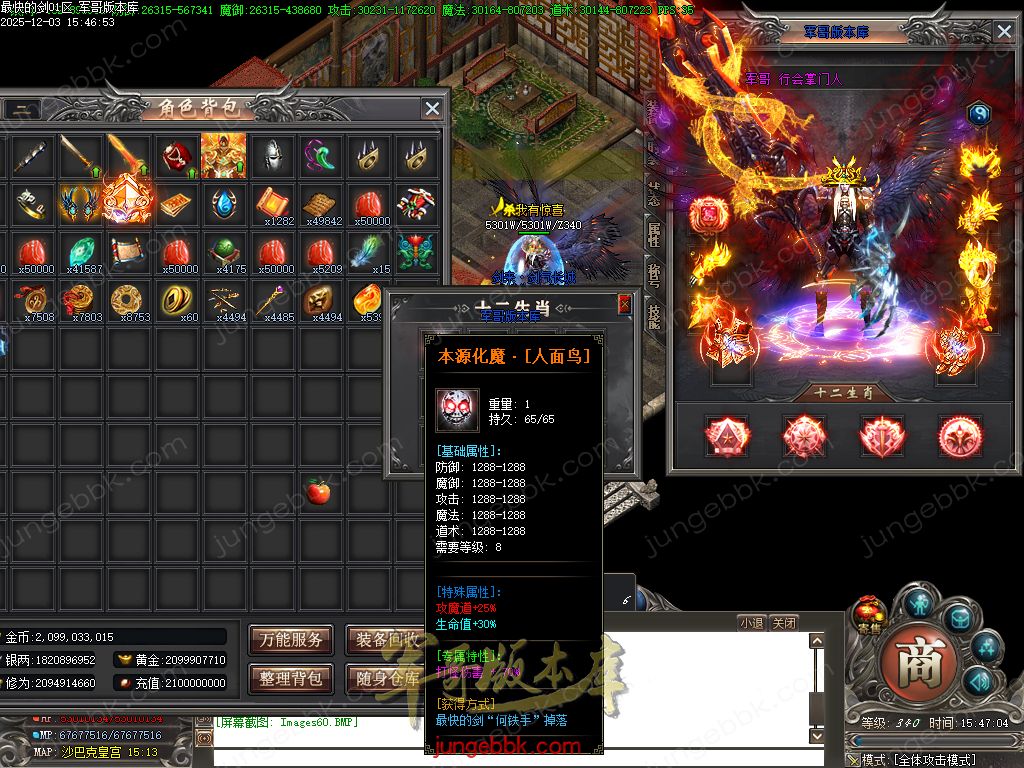
Task: Choose the blue water-drop gem item
Action: (x=223, y=203)
